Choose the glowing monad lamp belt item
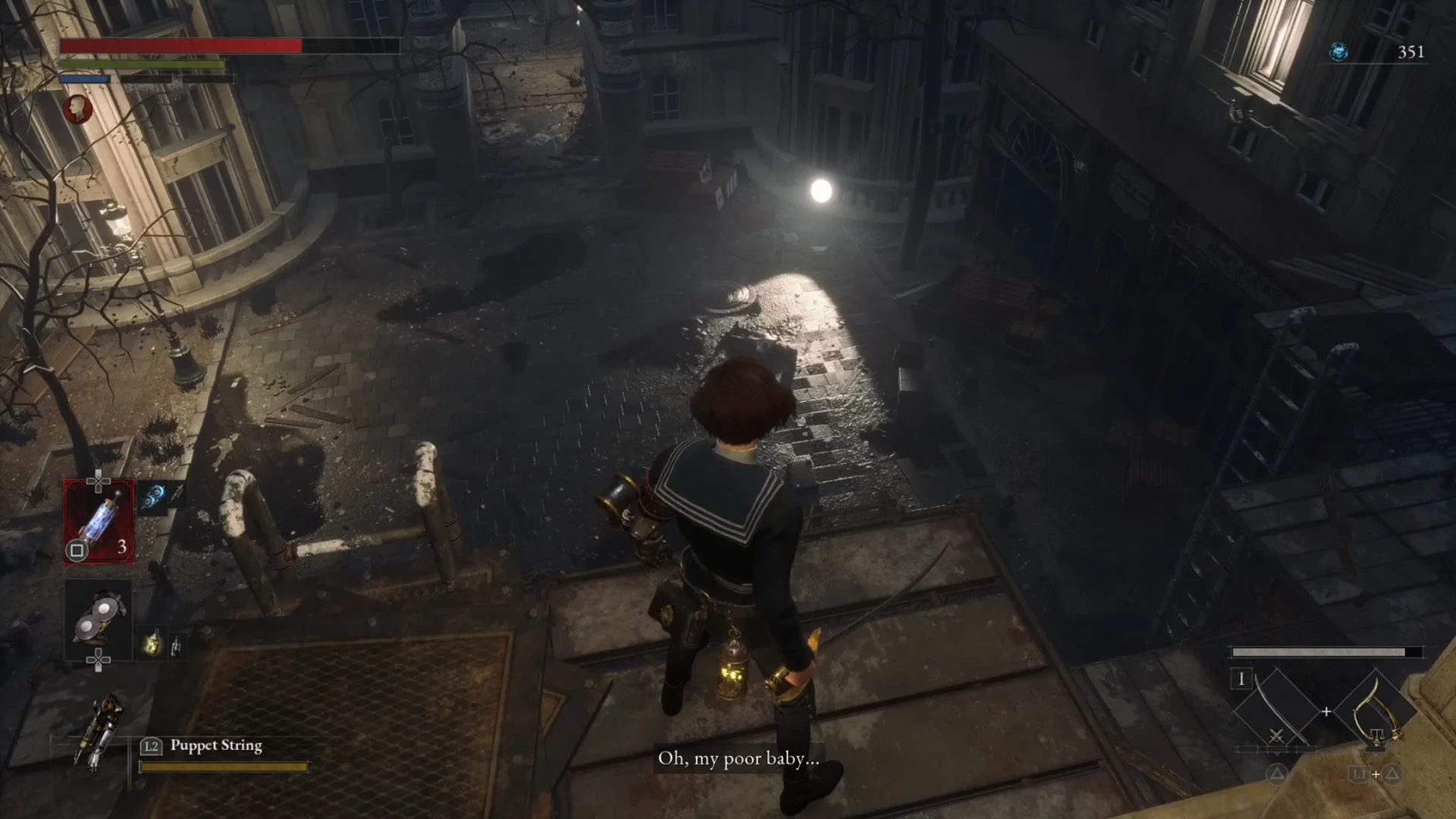The image size is (1456, 819). click(x=152, y=643)
